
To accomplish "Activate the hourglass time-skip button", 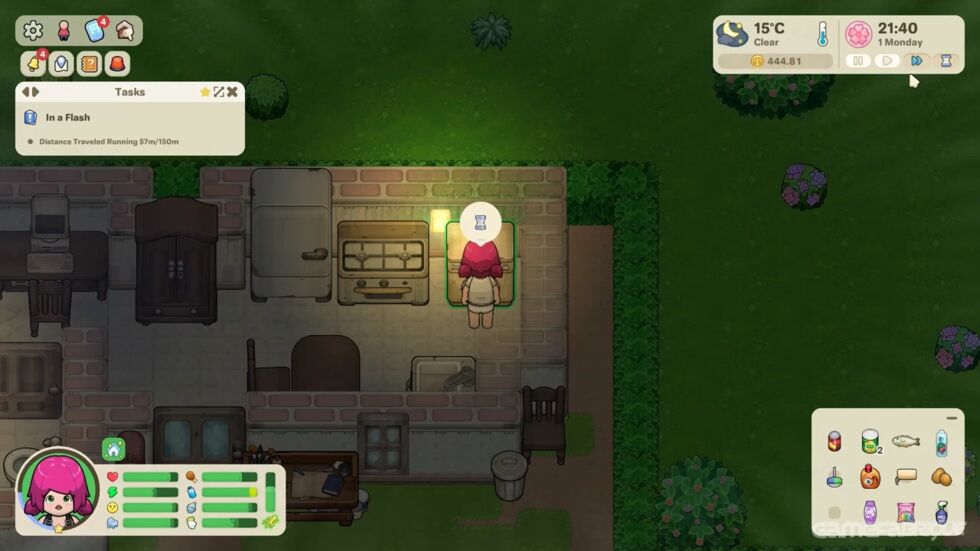I will pyautogui.click(x=945, y=61).
